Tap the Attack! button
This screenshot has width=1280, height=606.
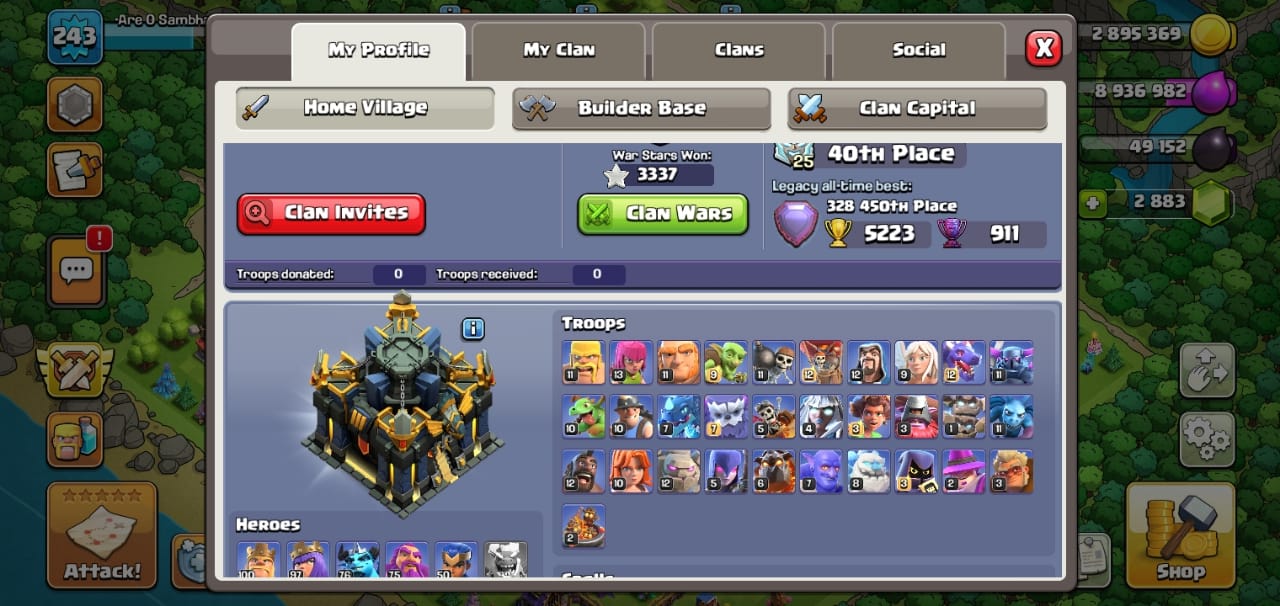tap(102, 535)
